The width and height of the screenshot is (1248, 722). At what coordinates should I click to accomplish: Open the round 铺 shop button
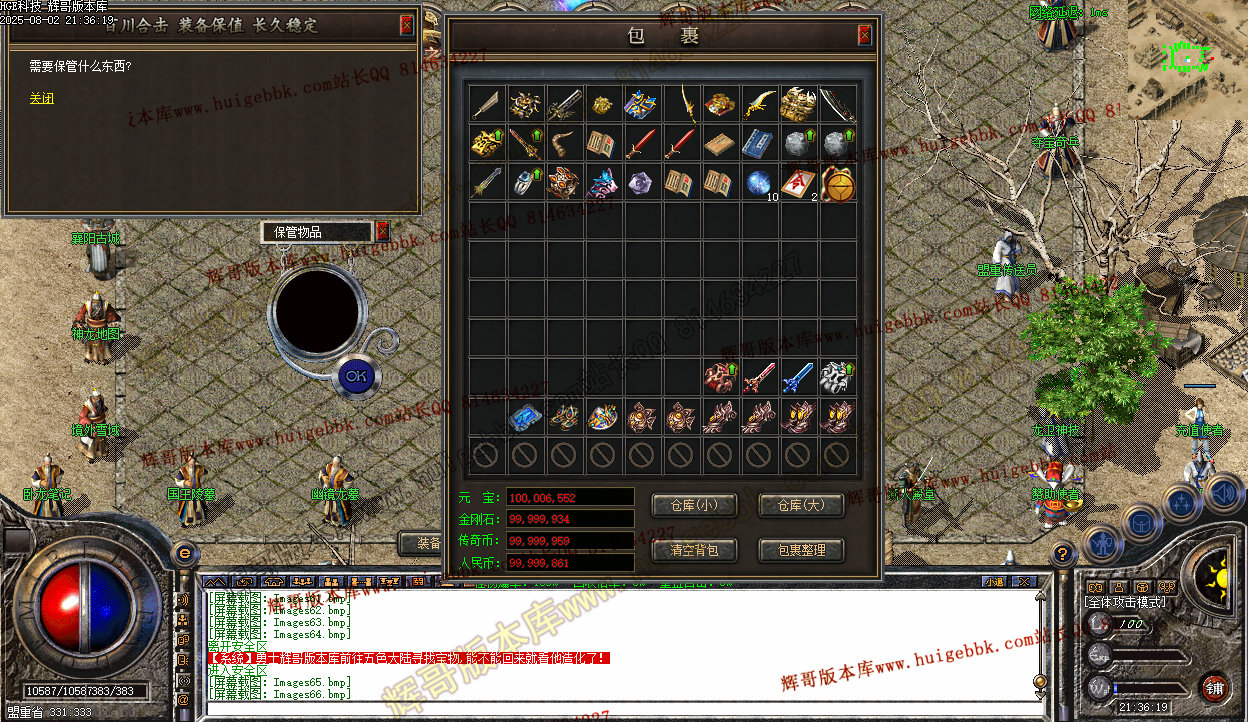coord(1213,688)
